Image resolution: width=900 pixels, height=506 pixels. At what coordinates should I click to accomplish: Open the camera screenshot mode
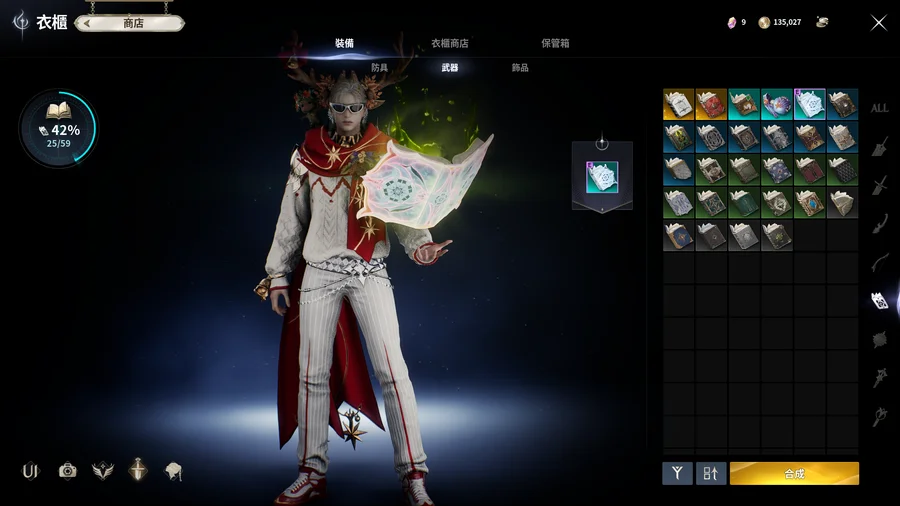coord(67,471)
